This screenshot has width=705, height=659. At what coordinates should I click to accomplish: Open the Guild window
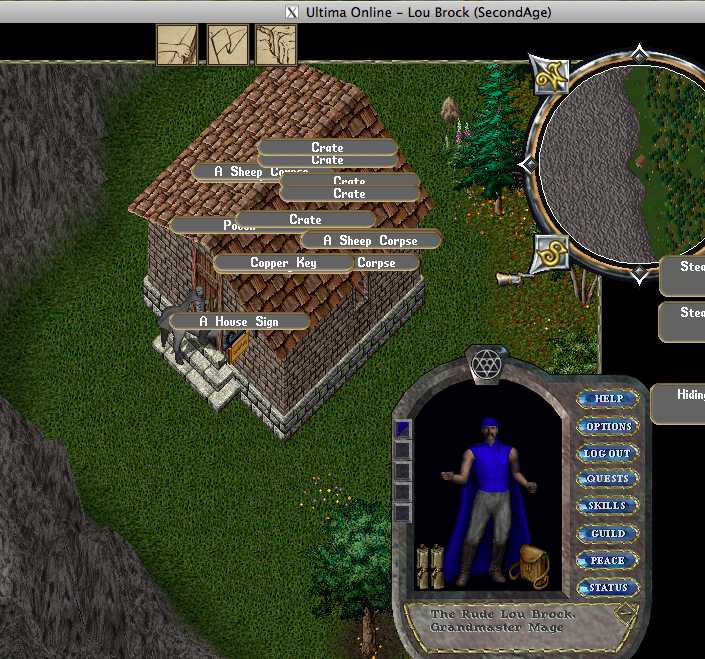point(608,533)
